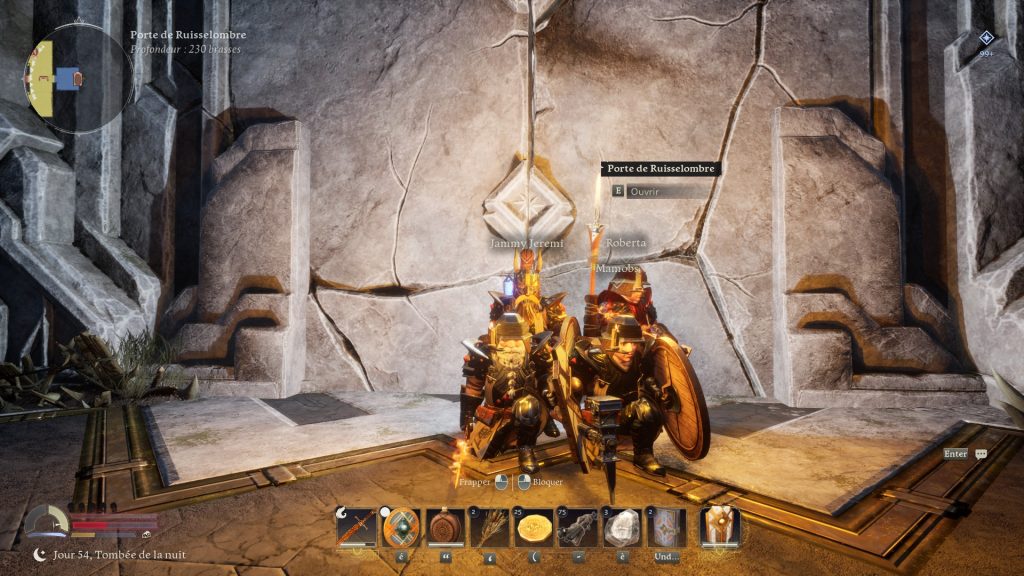The height and width of the screenshot is (576, 1024).
Task: Open the diamond notification icon showing 99+
Action: [x=986, y=40]
